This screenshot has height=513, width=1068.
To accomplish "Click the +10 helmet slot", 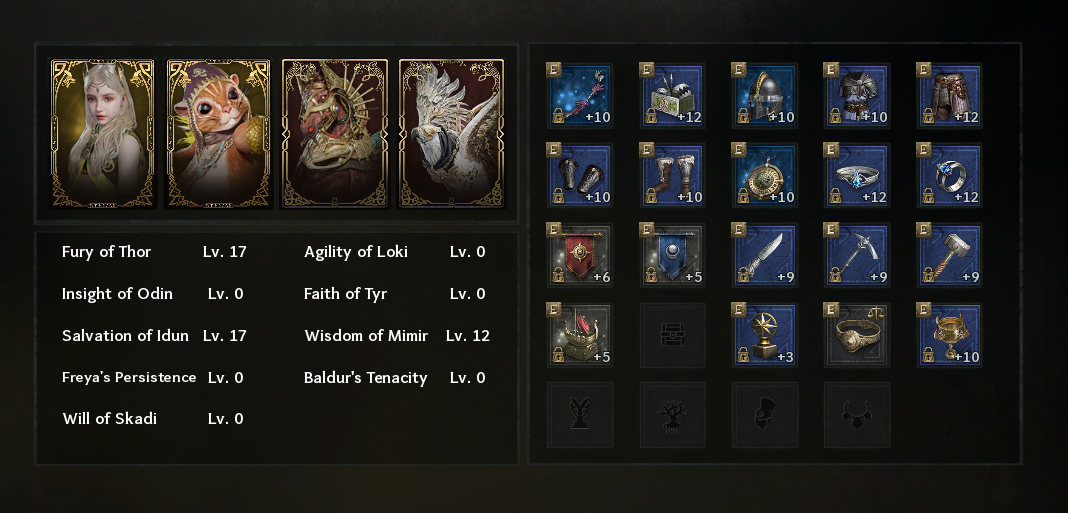I will 765,96.
